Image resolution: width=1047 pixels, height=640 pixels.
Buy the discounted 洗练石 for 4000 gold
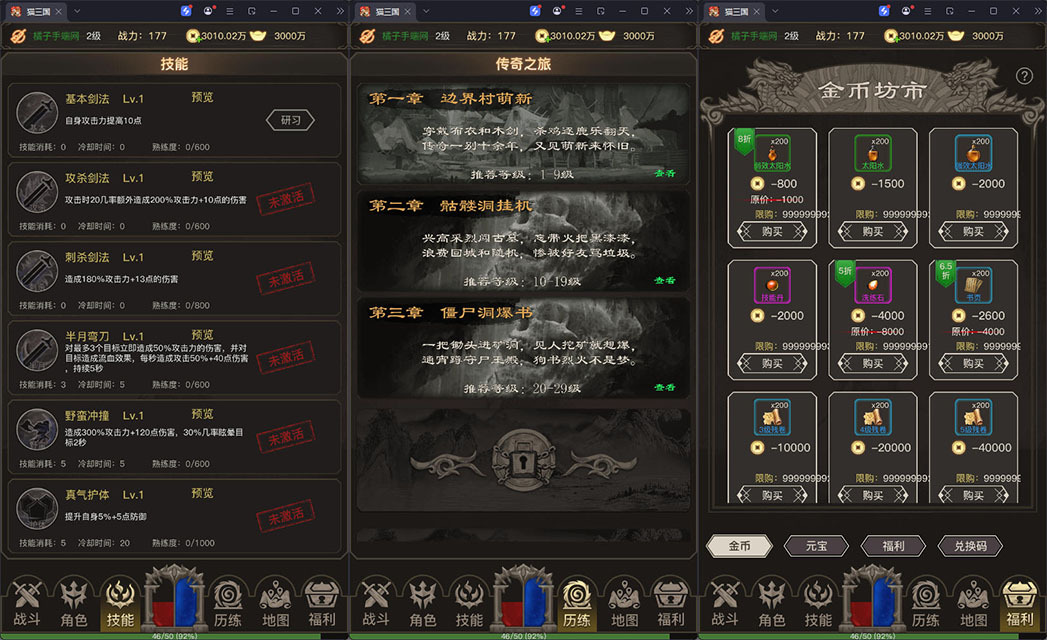point(872,364)
